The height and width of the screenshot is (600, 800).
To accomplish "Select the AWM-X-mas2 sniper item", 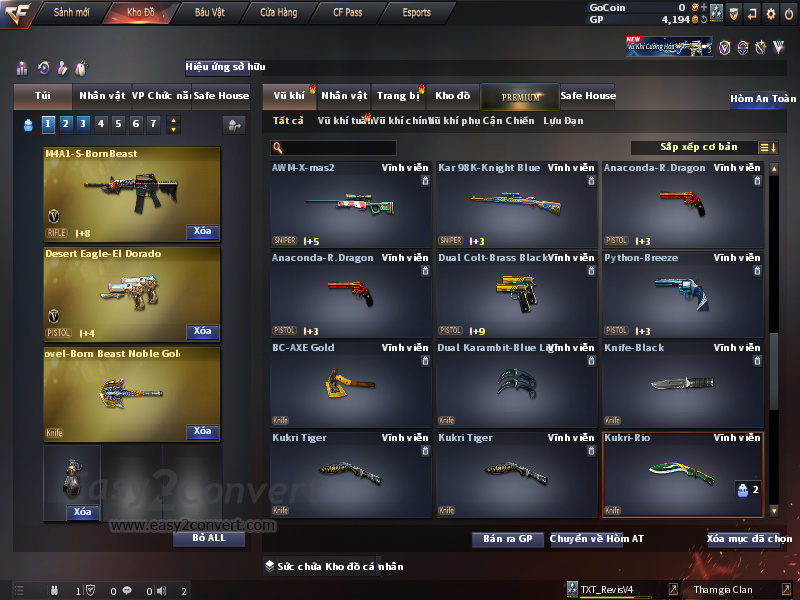I will point(351,204).
